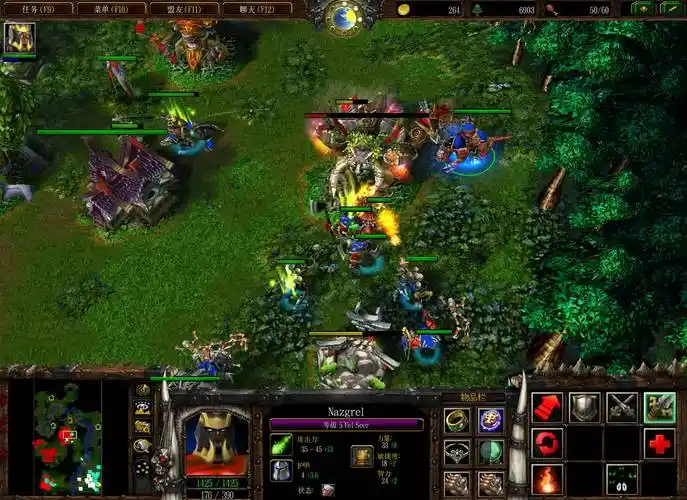687x500 pixels.
Task: Choose the red circular arrows Patrol command
Action: pos(547,442)
